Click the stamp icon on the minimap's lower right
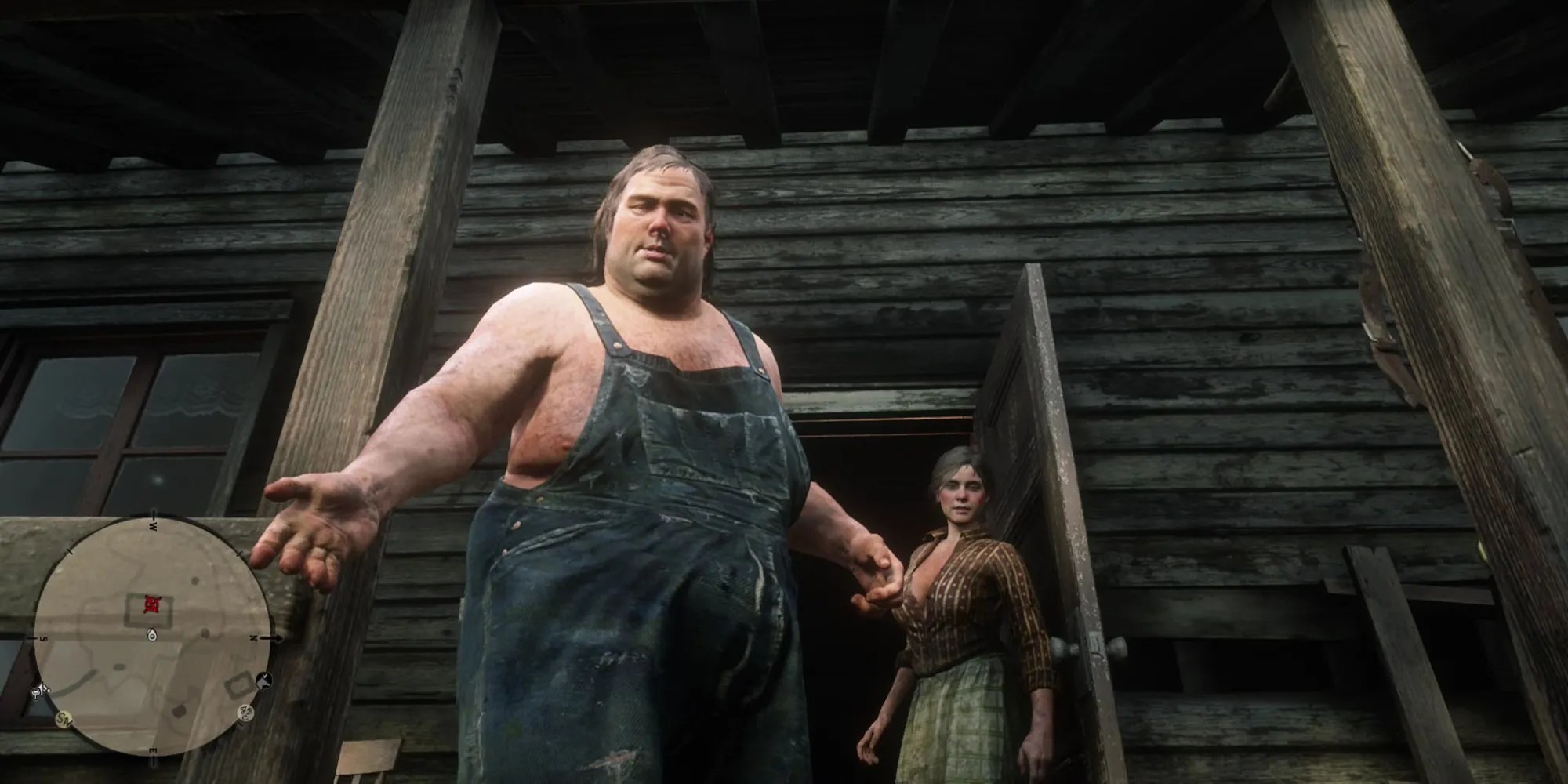Screen dimensions: 1568x784 pos(246,713)
